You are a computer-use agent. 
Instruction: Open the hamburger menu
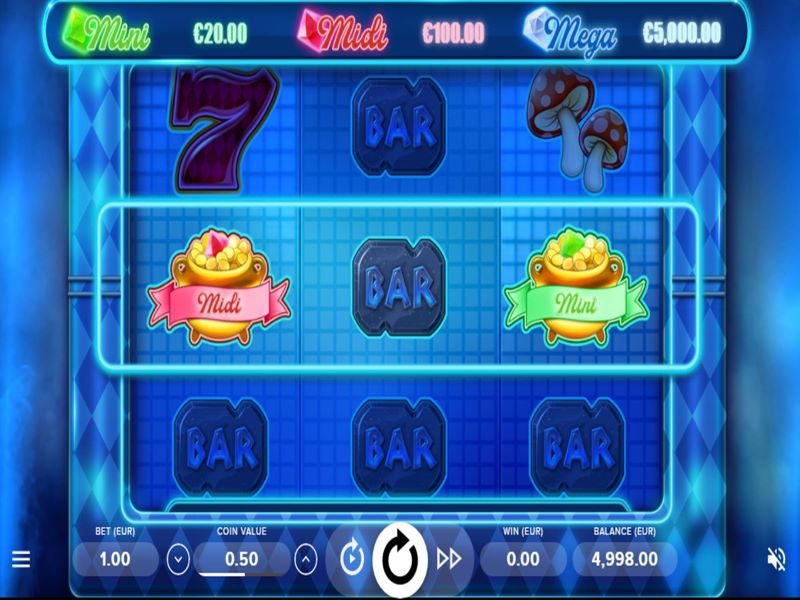[x=21, y=559]
